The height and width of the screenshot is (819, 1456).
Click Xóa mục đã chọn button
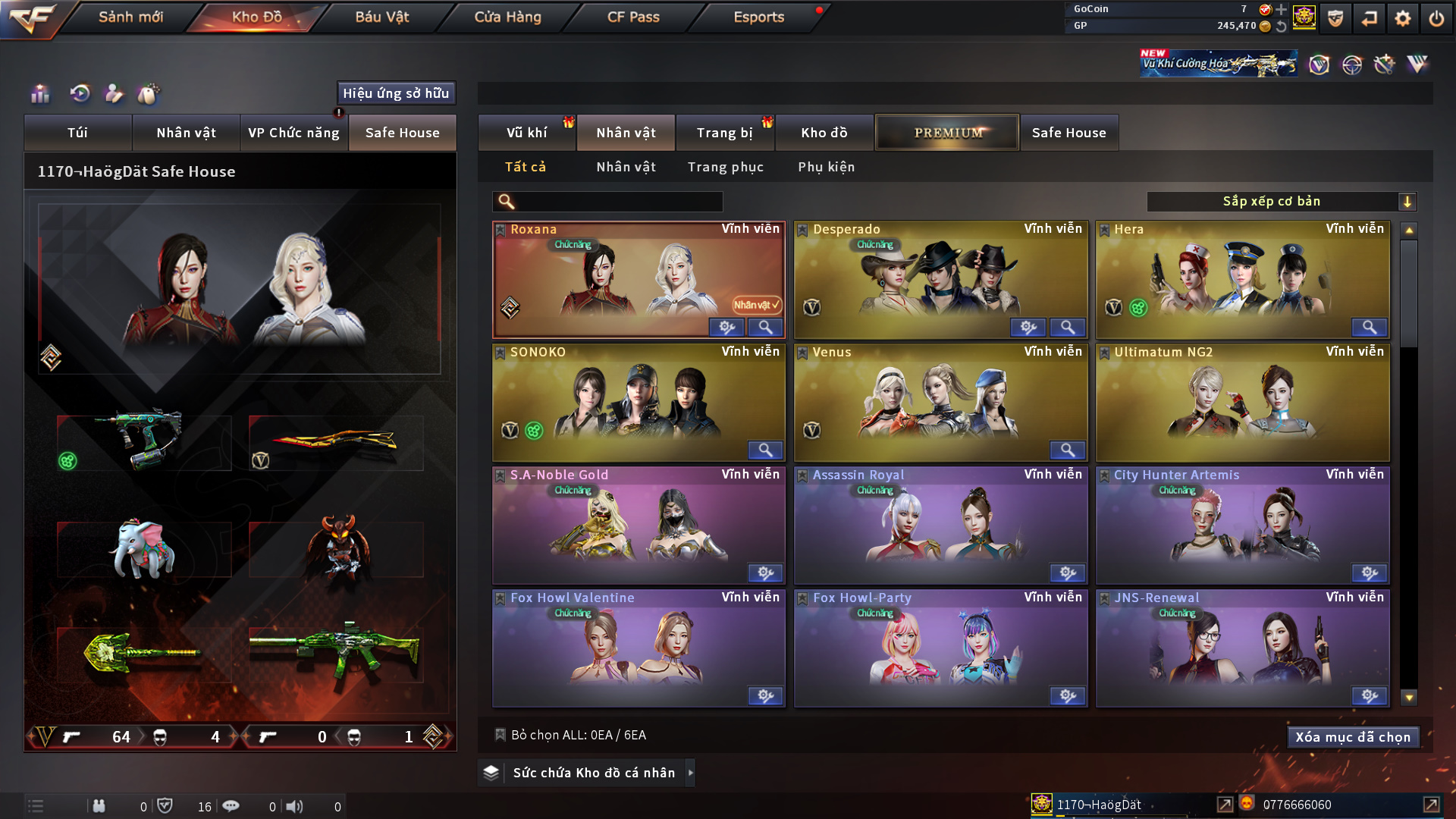coord(1353,737)
